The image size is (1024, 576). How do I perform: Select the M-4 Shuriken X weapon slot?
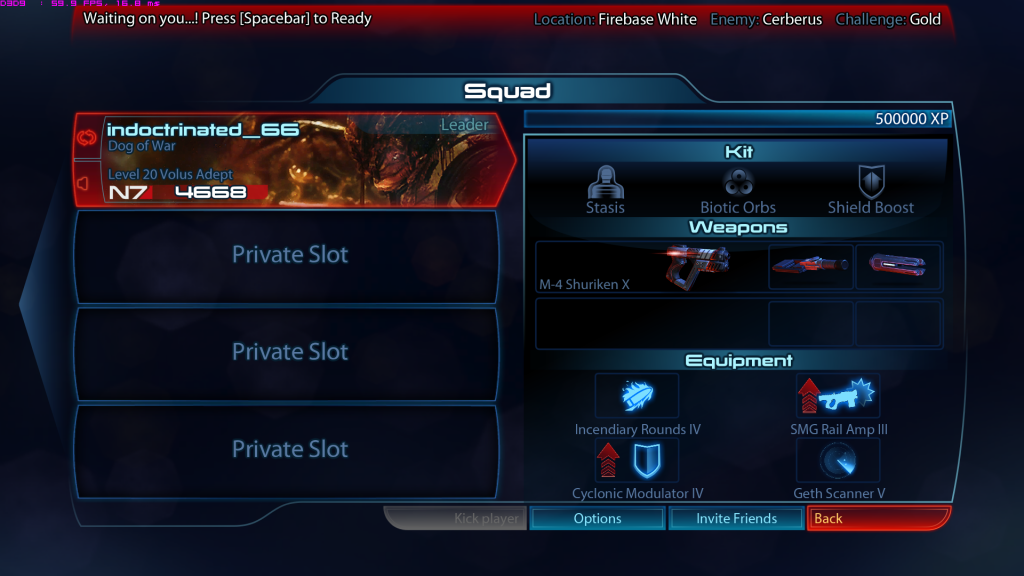(x=650, y=267)
